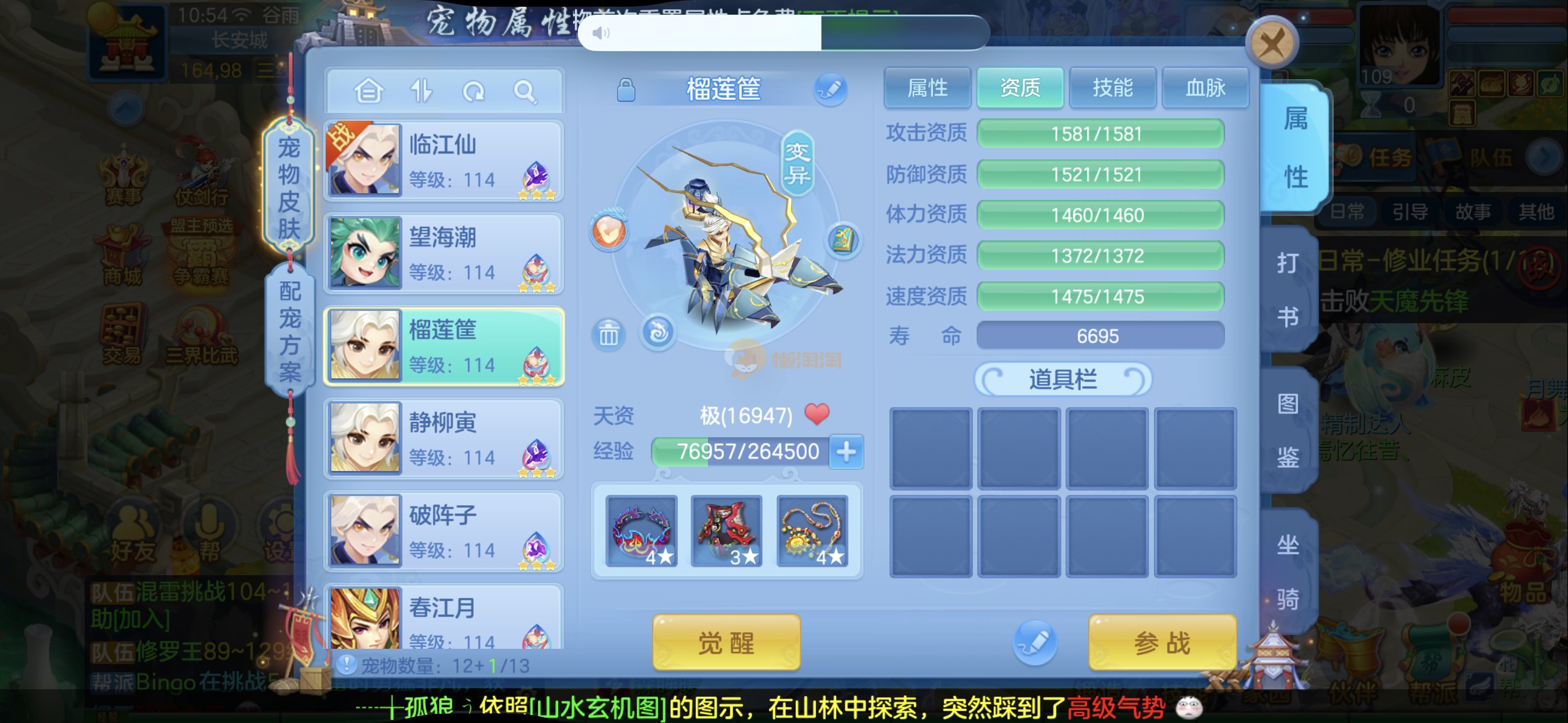Open the 坐骑 mount side tab
This screenshot has width=1568, height=723.
1288,570
